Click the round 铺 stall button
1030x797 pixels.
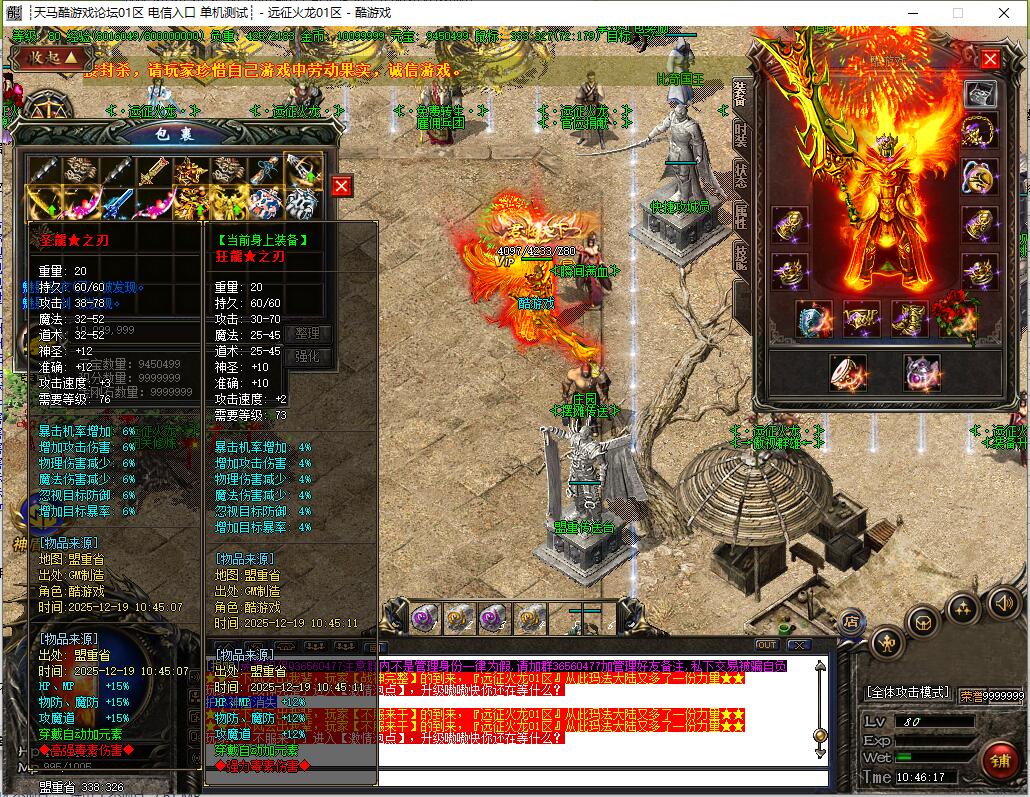click(999, 757)
